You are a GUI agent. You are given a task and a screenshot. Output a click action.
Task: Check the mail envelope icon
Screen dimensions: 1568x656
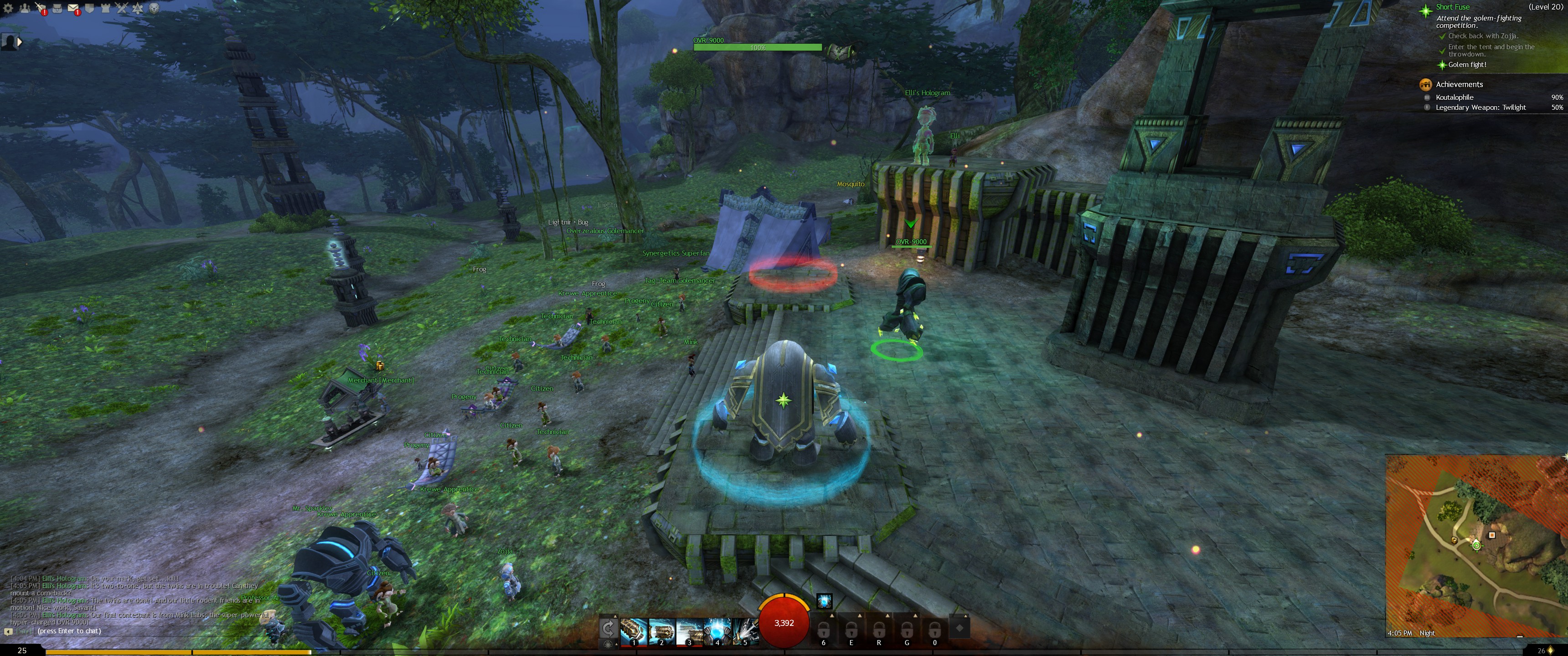coord(73,8)
